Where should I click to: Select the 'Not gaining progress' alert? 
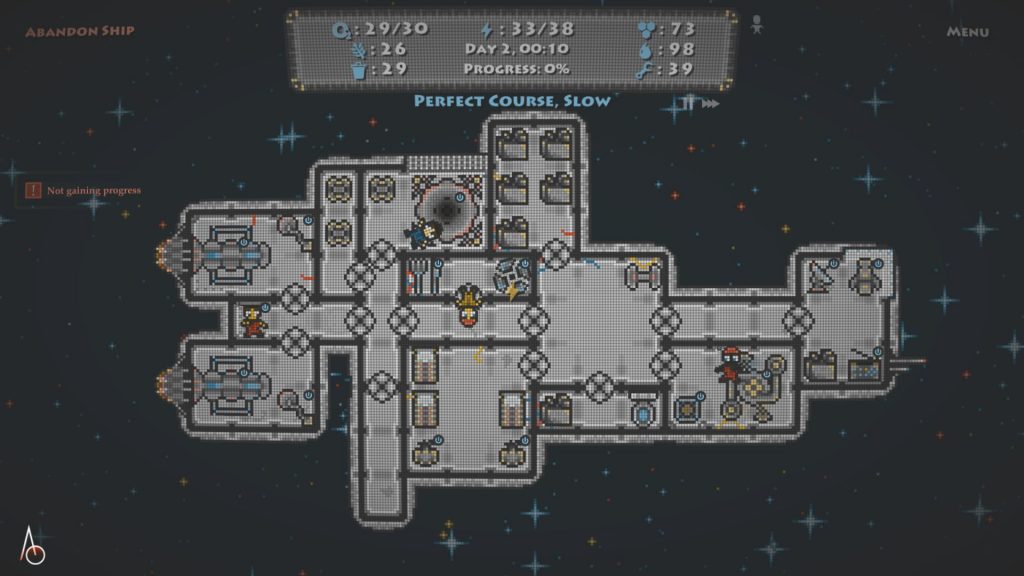pyautogui.click(x=84, y=190)
